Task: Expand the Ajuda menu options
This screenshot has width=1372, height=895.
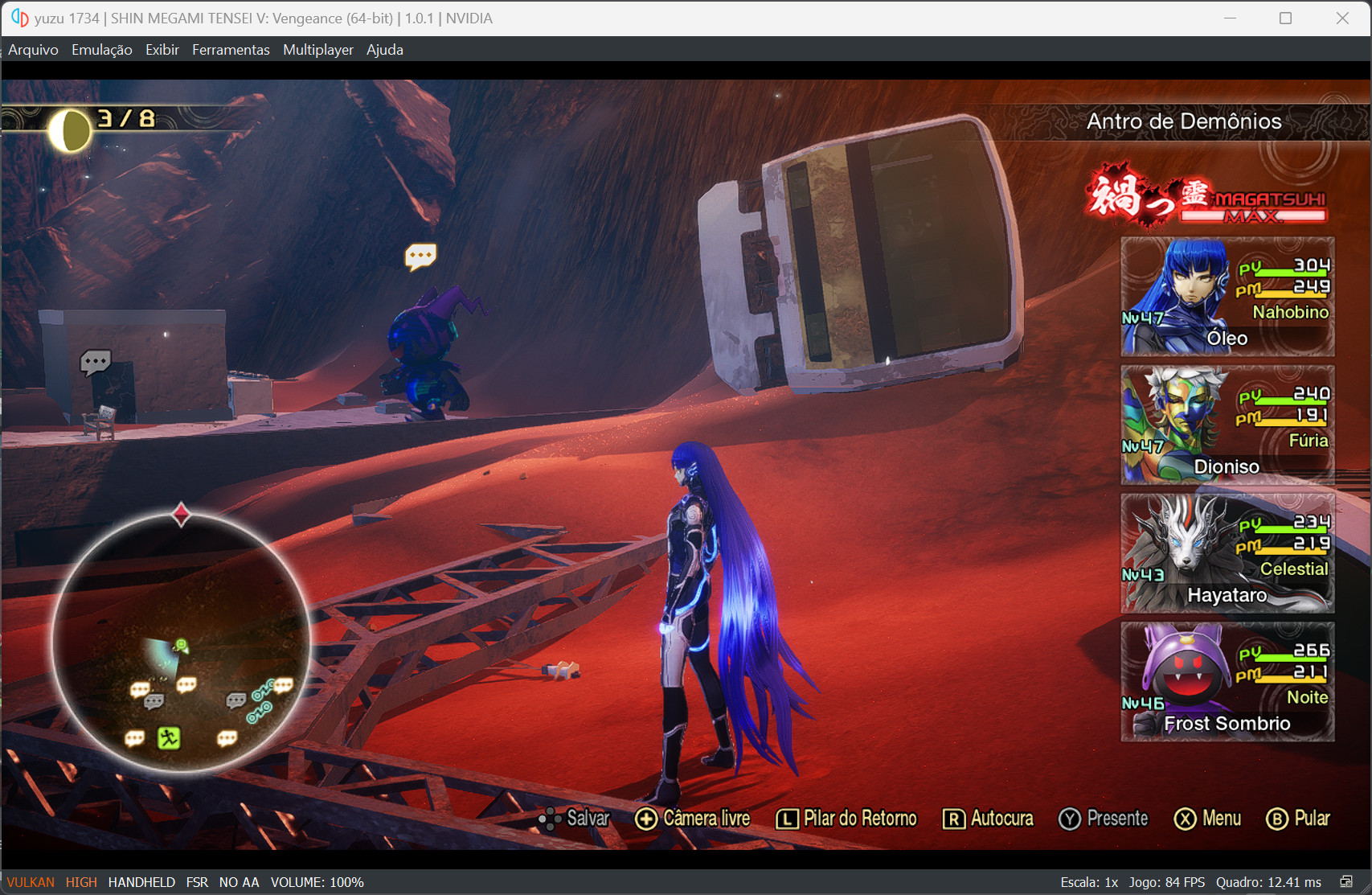Action: 384,49
